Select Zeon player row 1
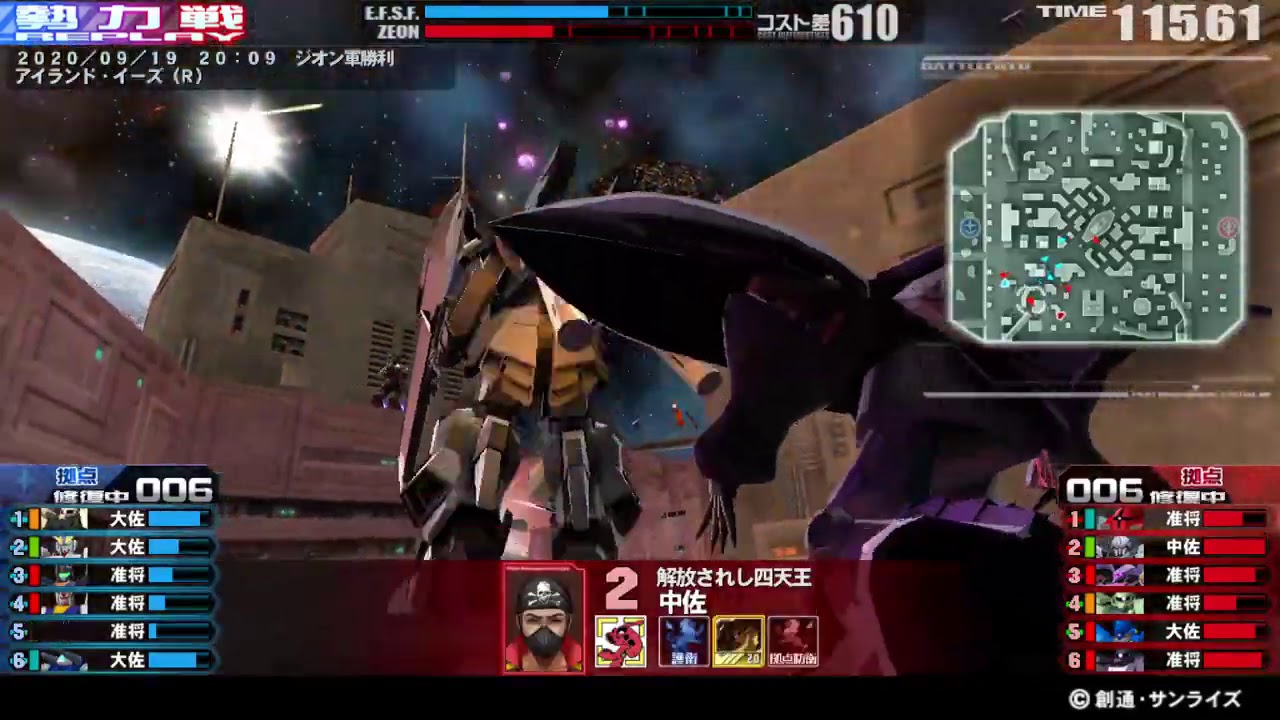 click(1168, 519)
